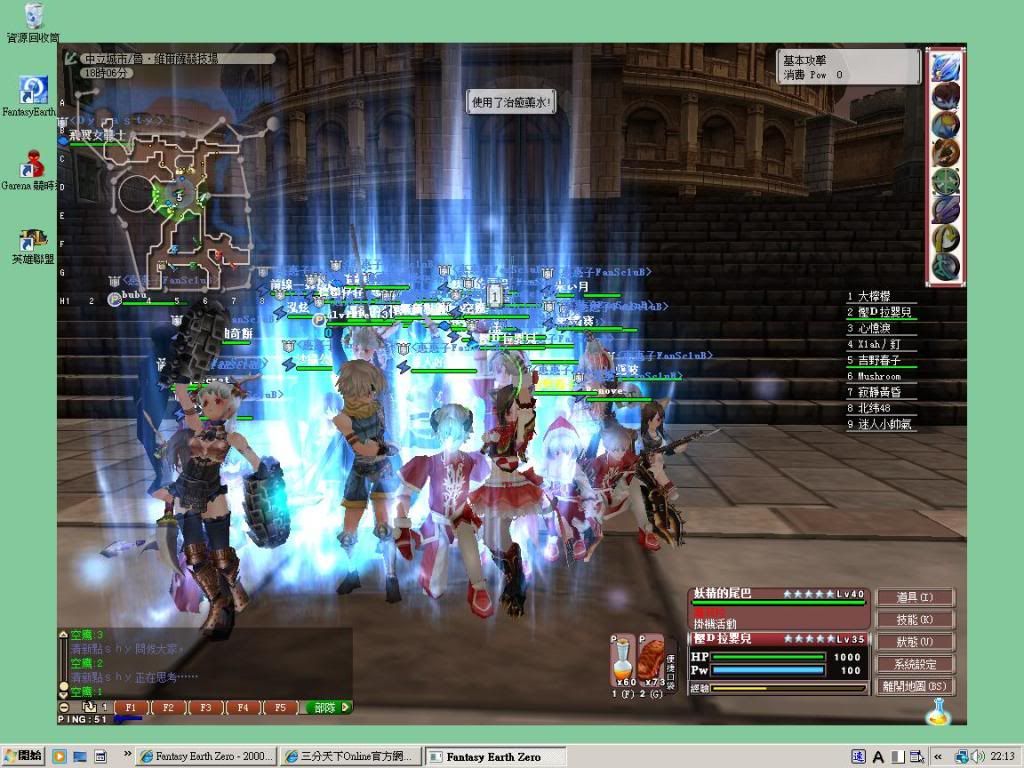Open the Windows 開始 Start menu
The width and height of the screenshot is (1024, 768).
23,756
